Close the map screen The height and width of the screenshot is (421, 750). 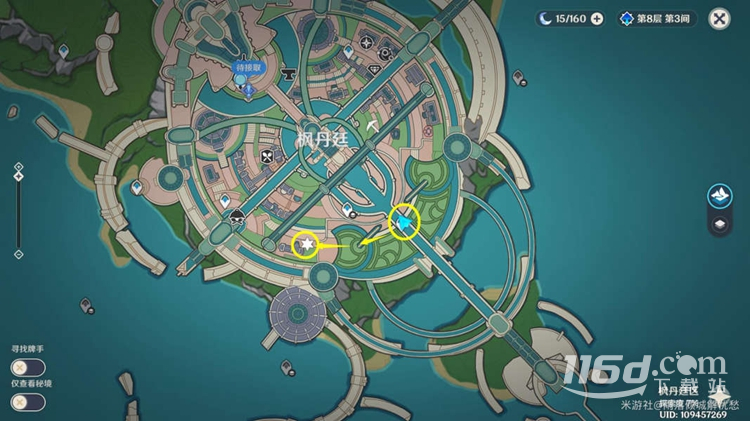coord(718,18)
